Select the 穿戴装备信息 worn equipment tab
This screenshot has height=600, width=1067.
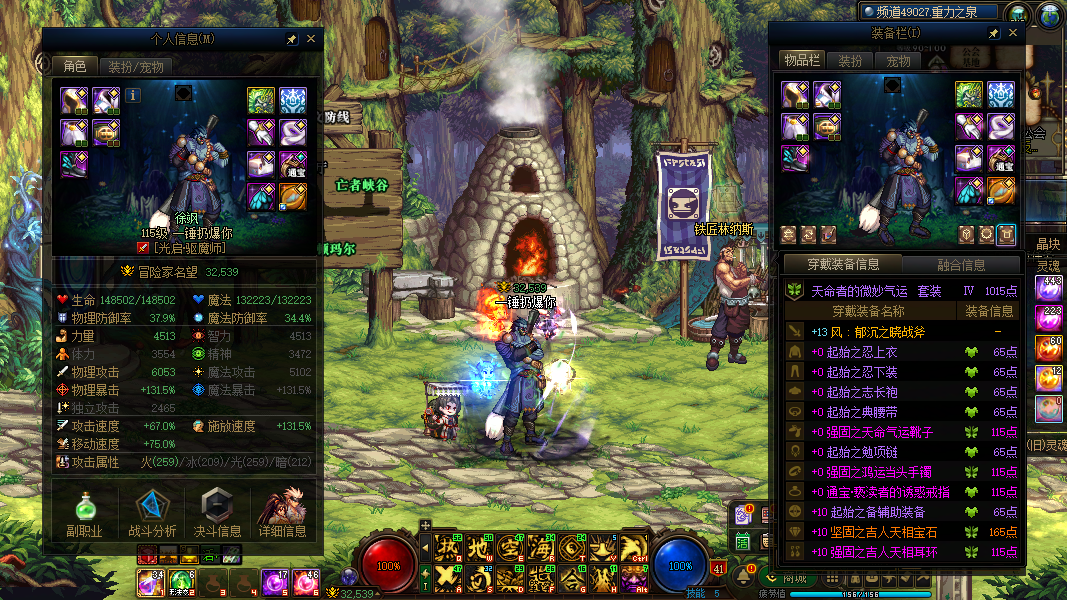click(x=842, y=265)
